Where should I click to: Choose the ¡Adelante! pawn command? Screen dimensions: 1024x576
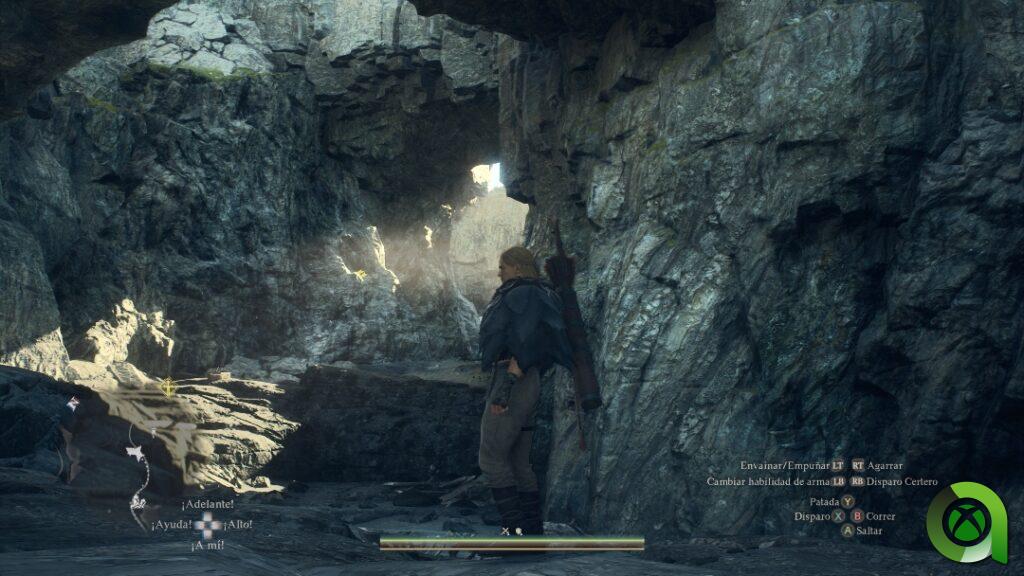208,504
